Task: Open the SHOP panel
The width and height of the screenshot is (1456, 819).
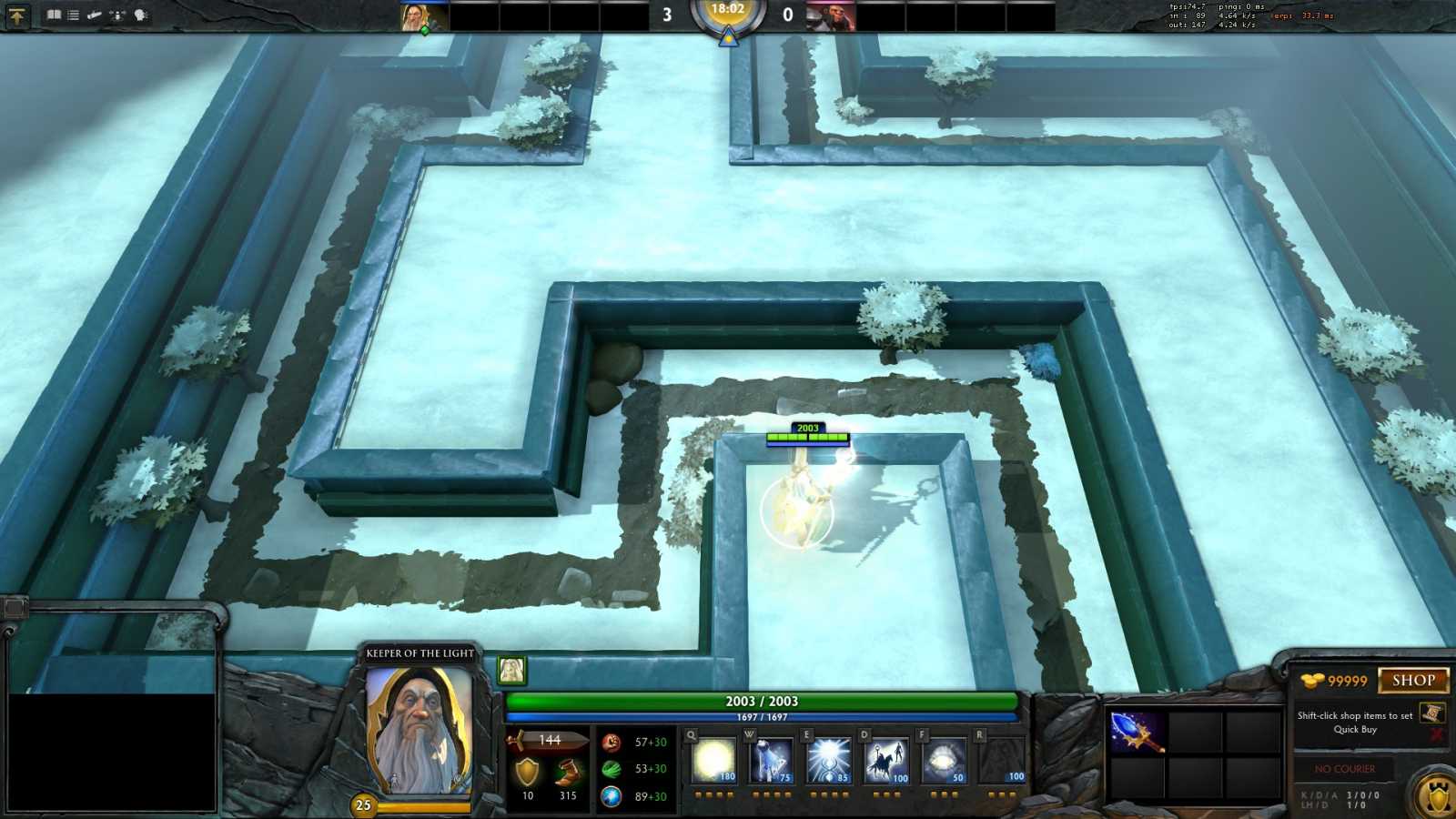Action: (1410, 679)
